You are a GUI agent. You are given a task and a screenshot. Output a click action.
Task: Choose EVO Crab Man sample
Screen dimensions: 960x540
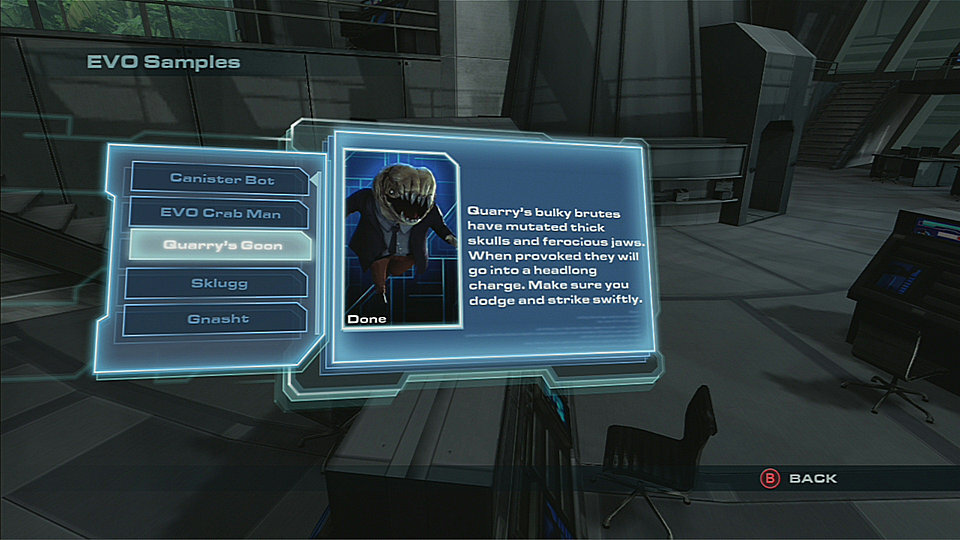tap(221, 214)
